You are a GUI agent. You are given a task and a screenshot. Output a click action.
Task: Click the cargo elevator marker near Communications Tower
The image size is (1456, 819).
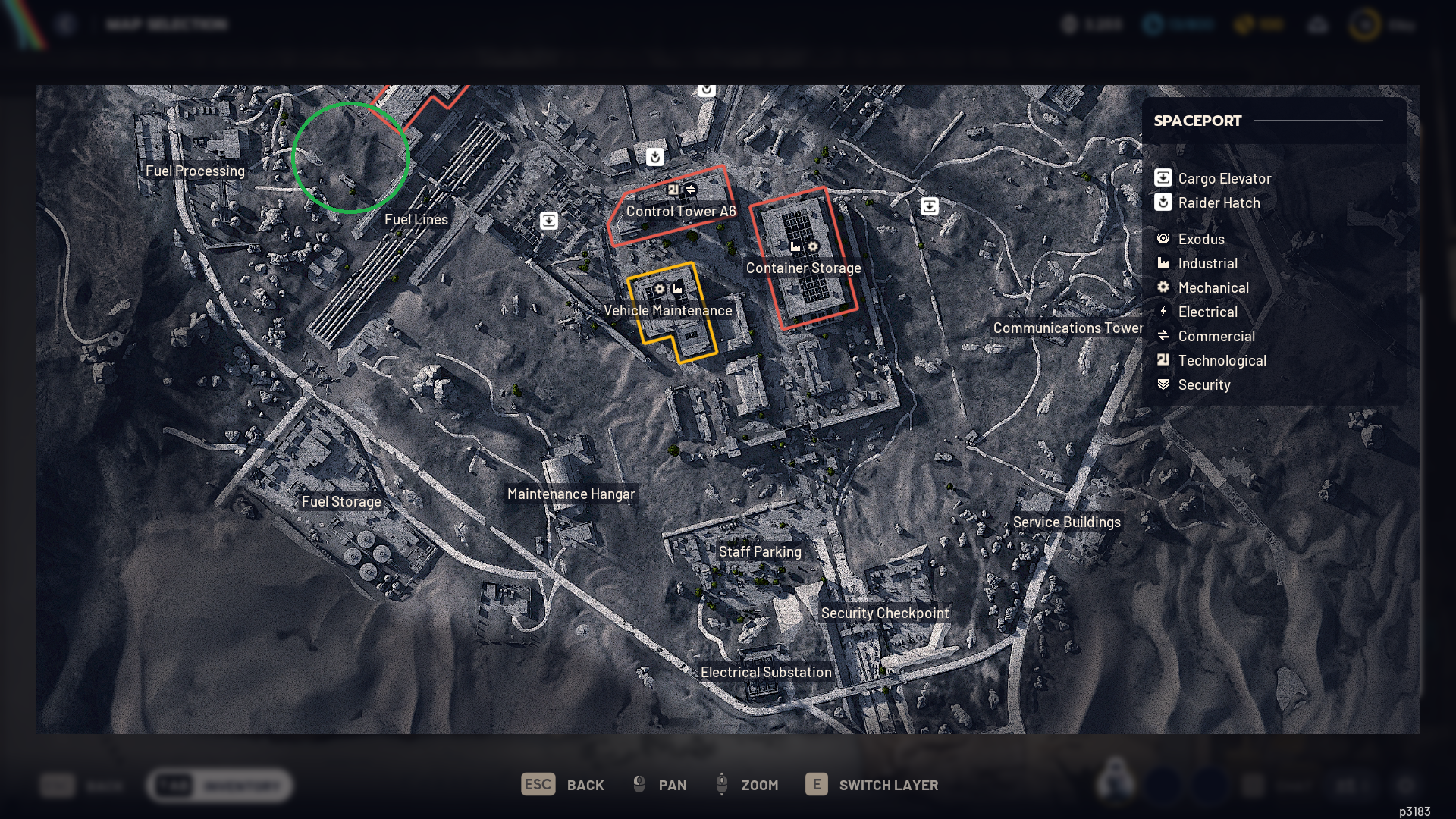pos(930,206)
